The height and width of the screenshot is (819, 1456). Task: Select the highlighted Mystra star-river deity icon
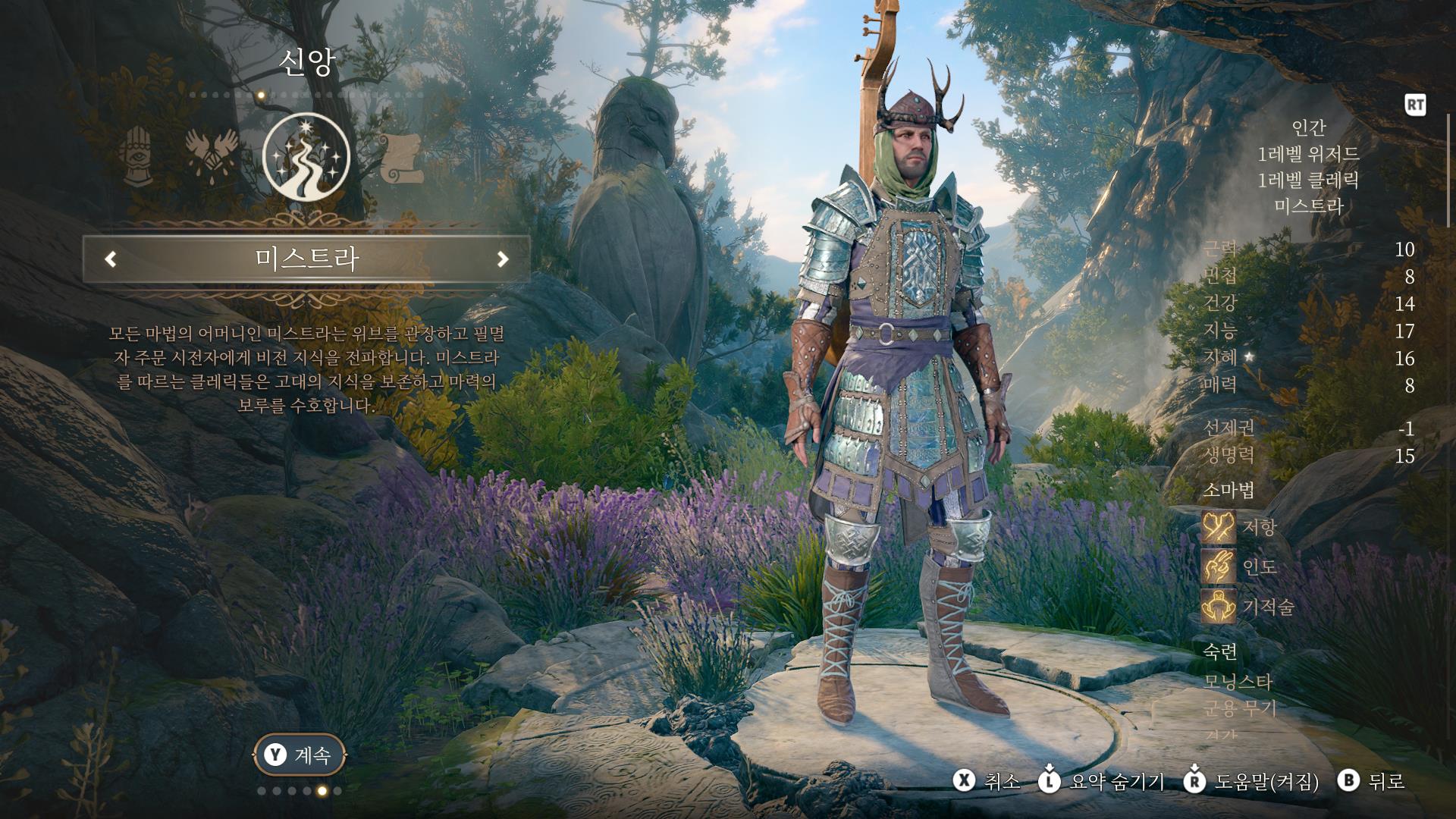tap(306, 156)
